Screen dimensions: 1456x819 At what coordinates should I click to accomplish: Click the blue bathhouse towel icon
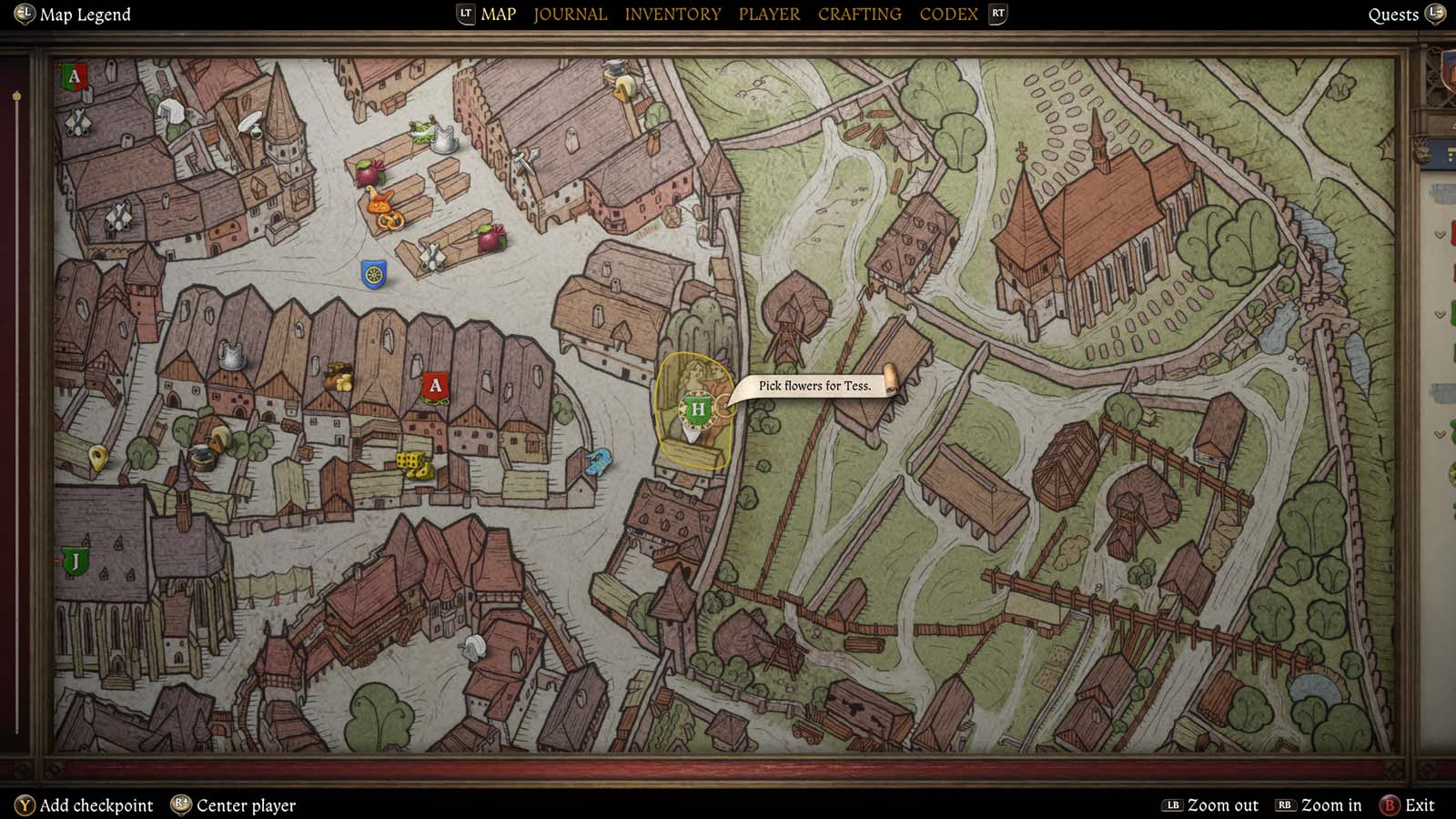(600, 463)
